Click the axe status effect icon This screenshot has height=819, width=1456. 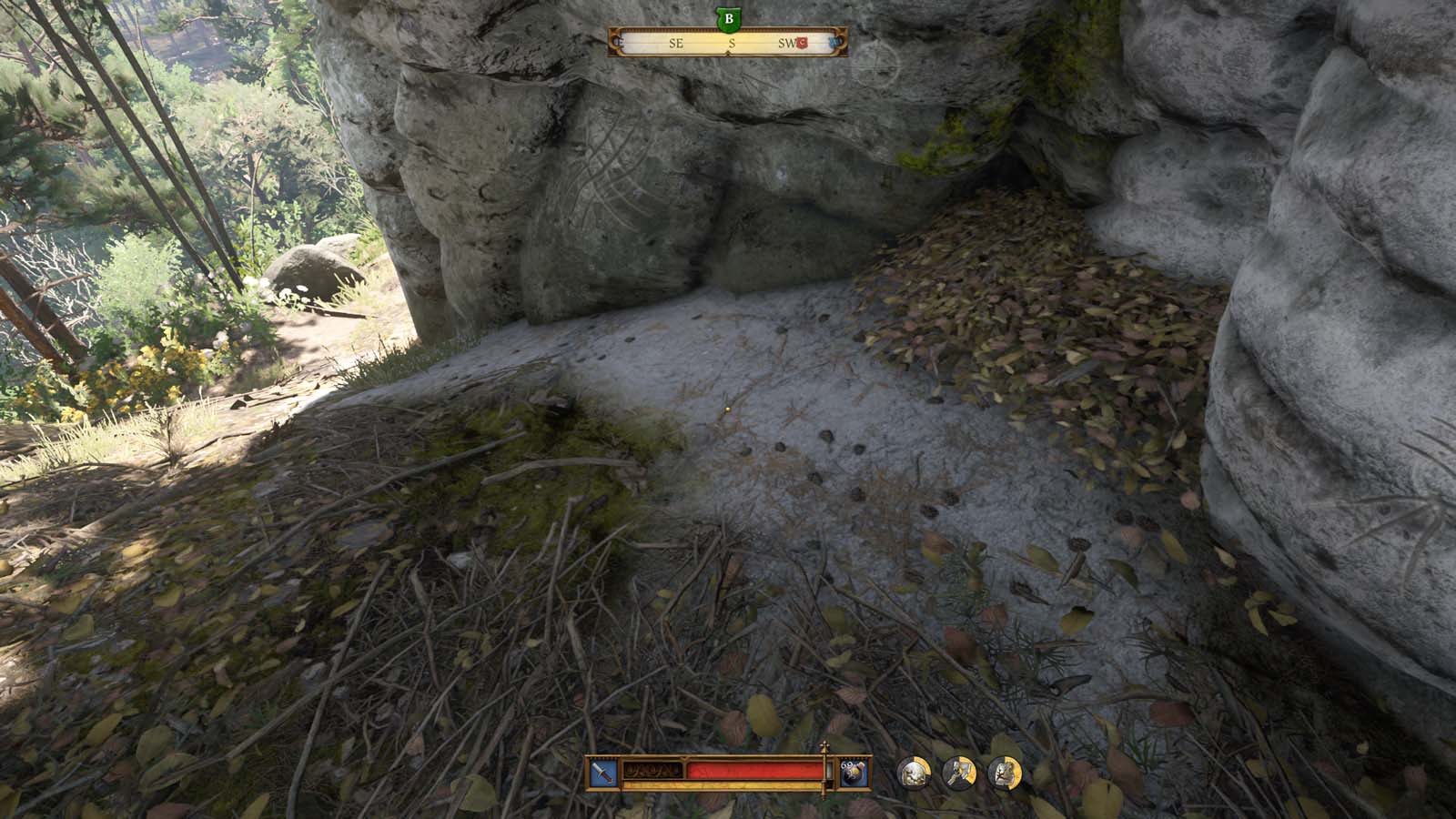pyautogui.click(x=959, y=772)
